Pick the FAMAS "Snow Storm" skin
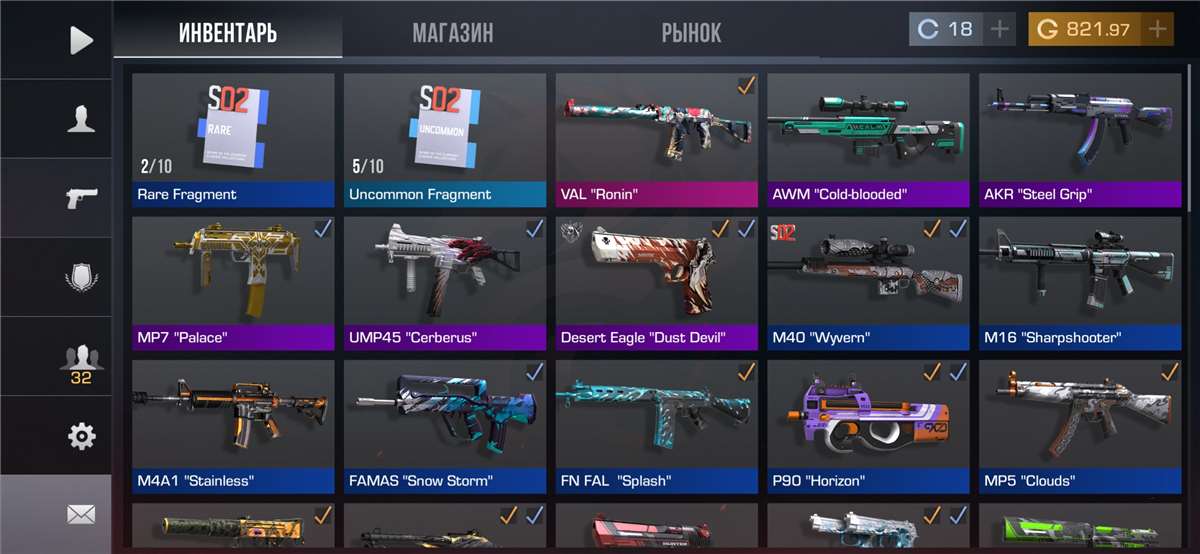Screen dimensions: 1200x554 coord(445,427)
